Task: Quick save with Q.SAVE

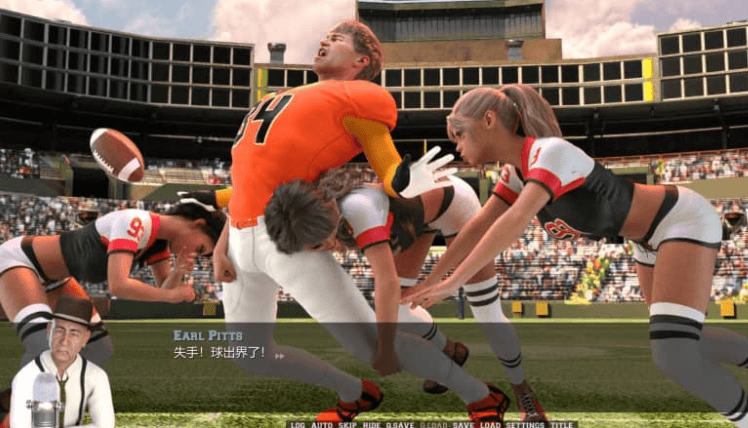Action: coord(401,424)
